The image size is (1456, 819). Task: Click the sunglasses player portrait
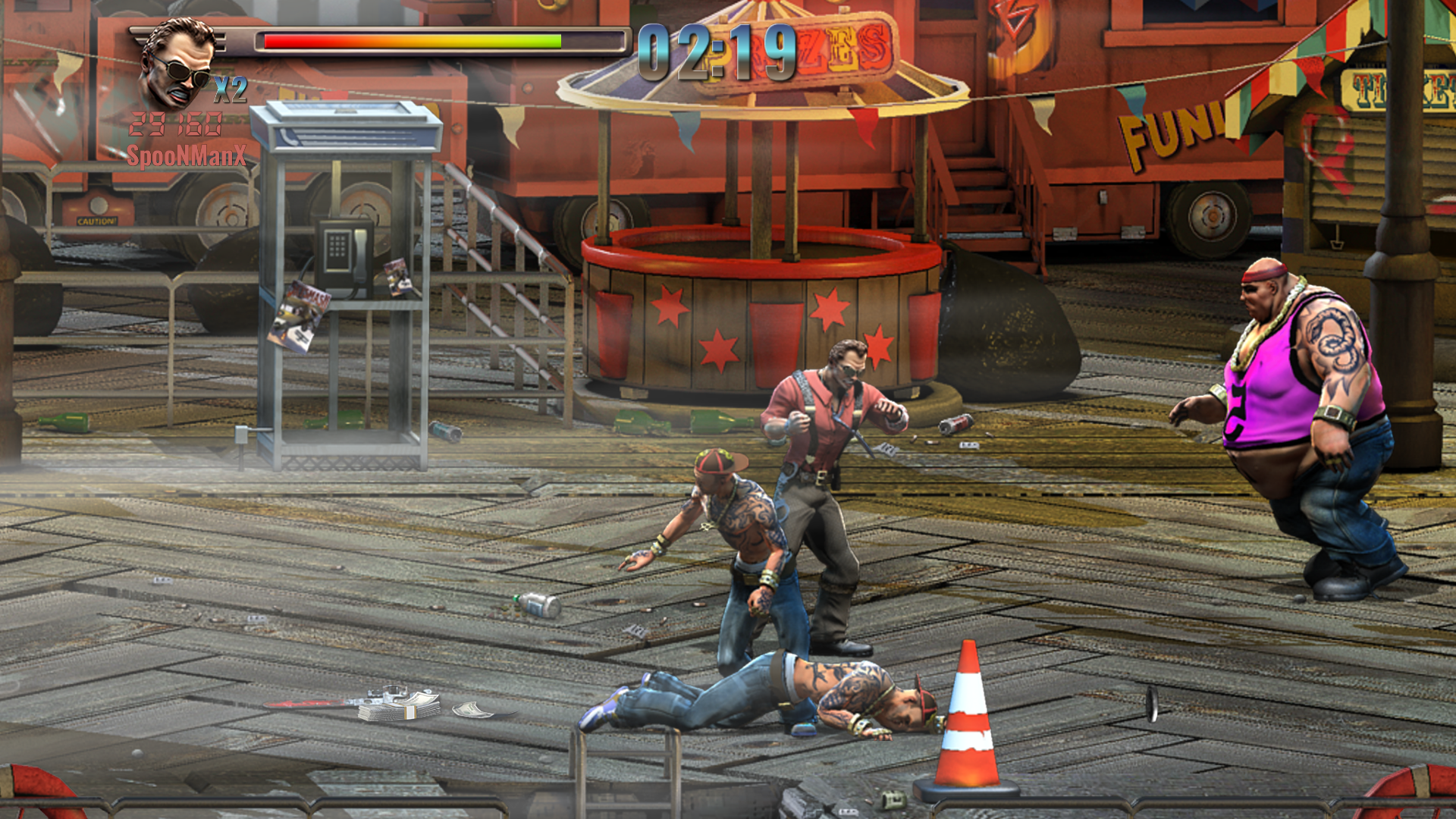[x=177, y=64]
